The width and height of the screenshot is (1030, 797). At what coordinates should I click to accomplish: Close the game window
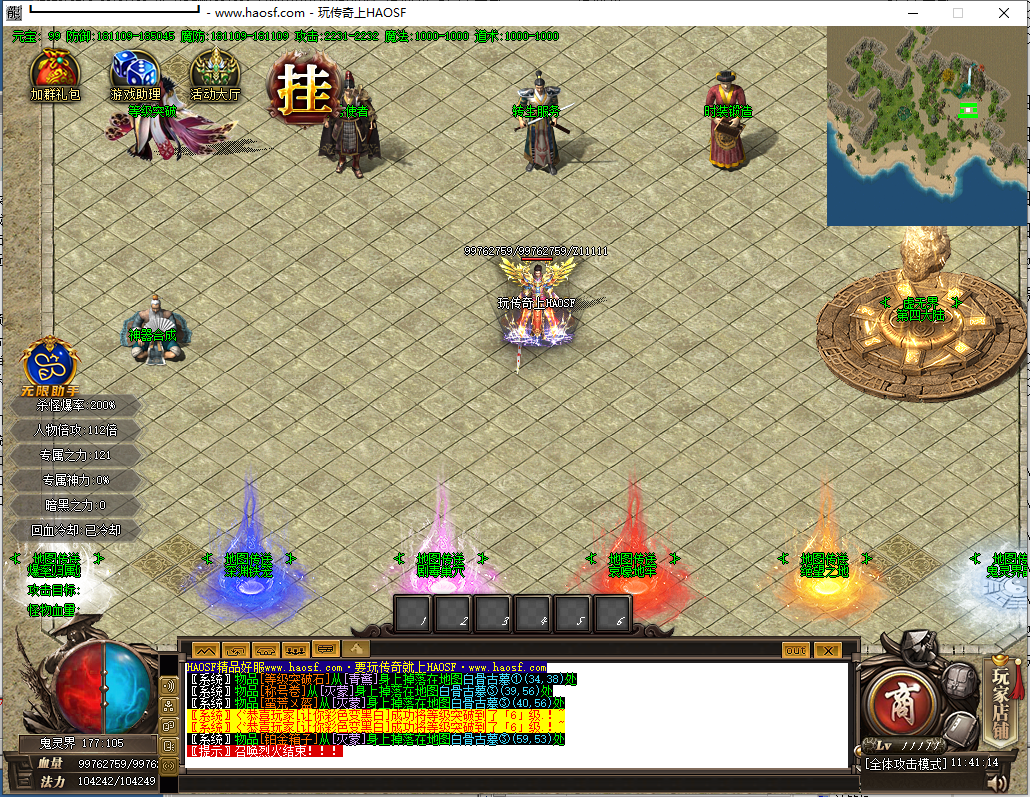pos(1003,13)
